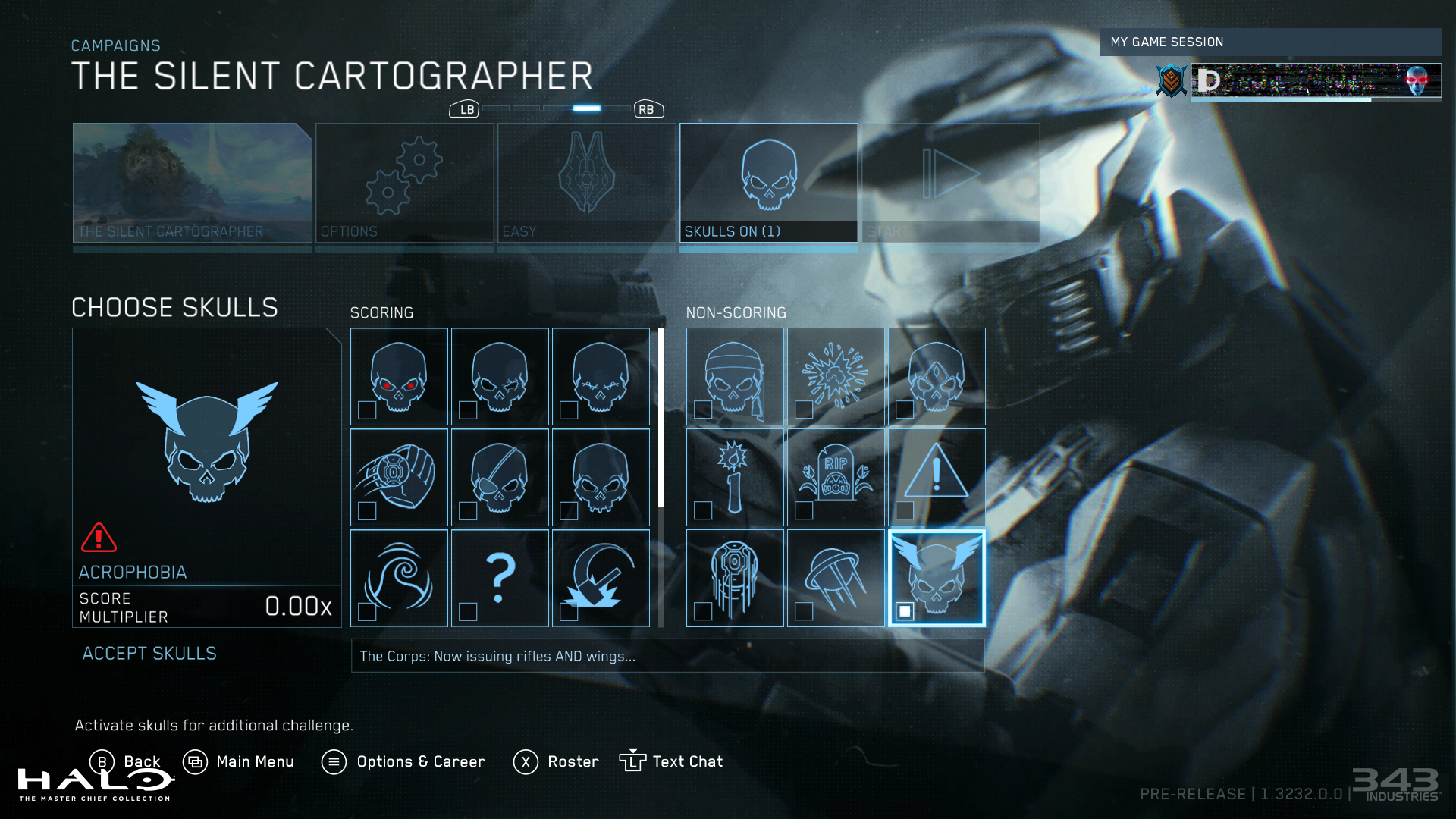This screenshot has height=819, width=1456.
Task: Toggle the confetti burst skull
Action: (836, 376)
